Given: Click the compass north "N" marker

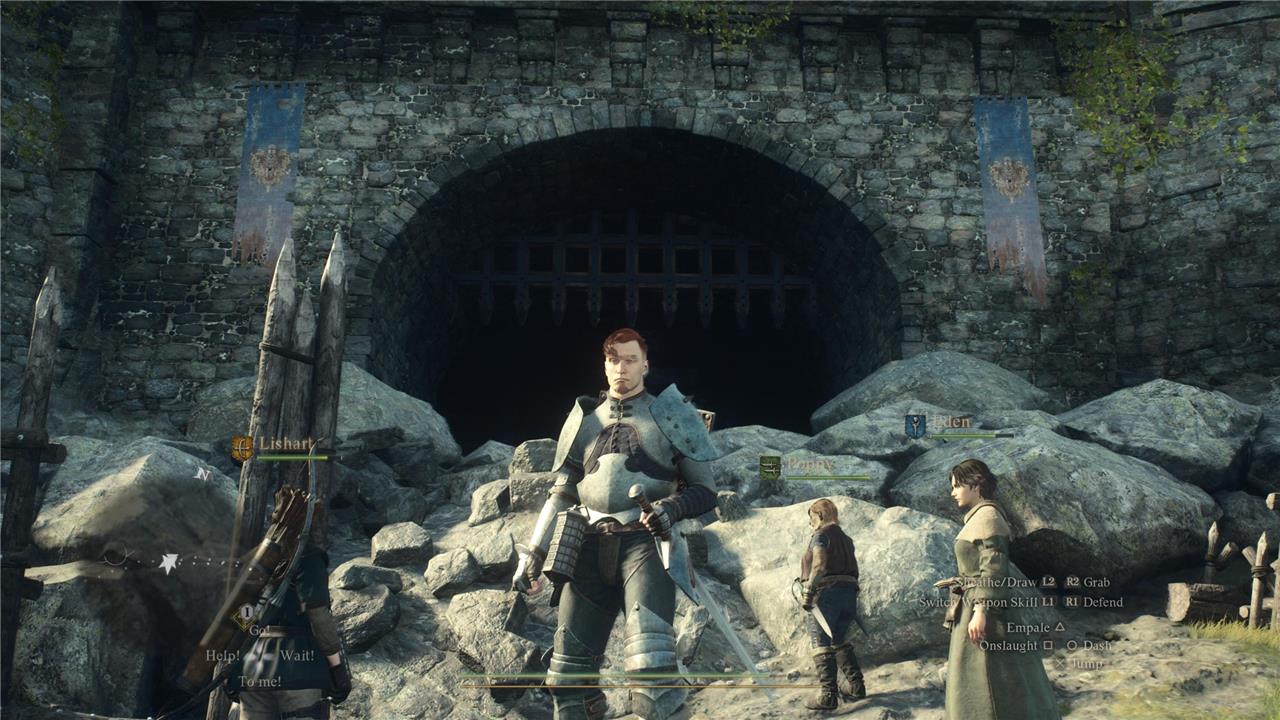Looking at the screenshot, I should (203, 474).
